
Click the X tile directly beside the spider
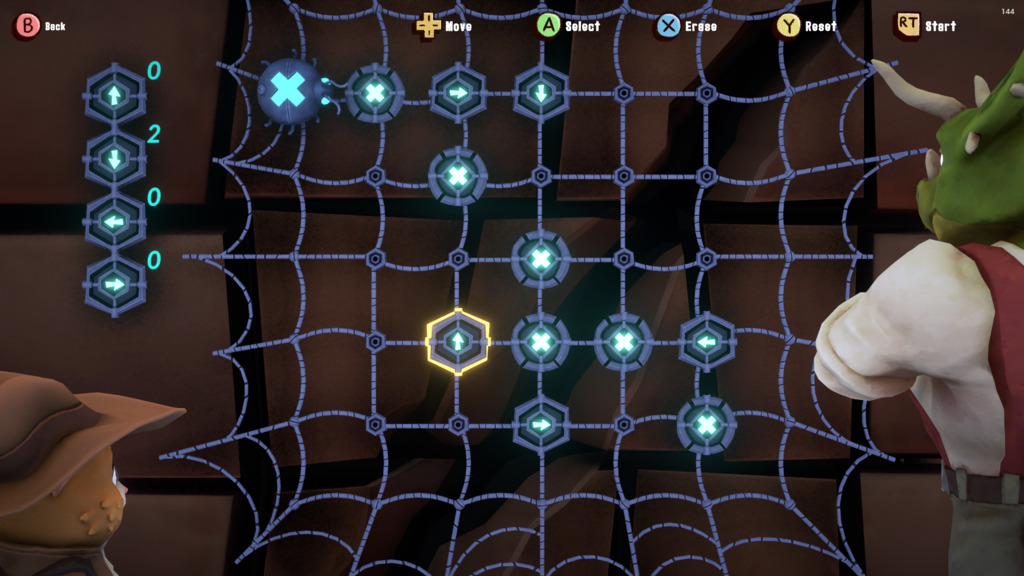pos(375,93)
